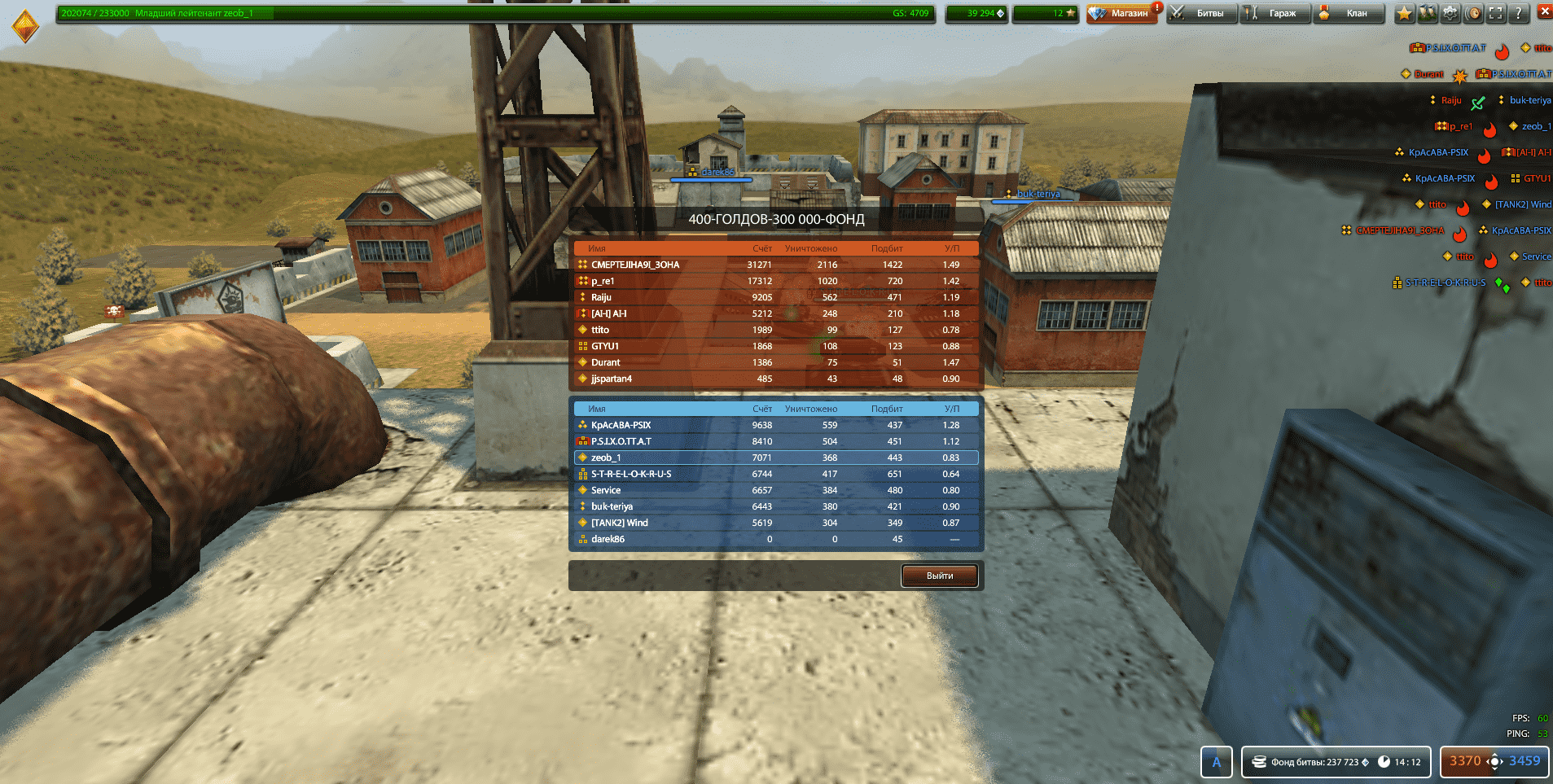Click the crystal icon next to 39 294
The width and height of the screenshot is (1553, 784).
pyautogui.click(x=1000, y=13)
